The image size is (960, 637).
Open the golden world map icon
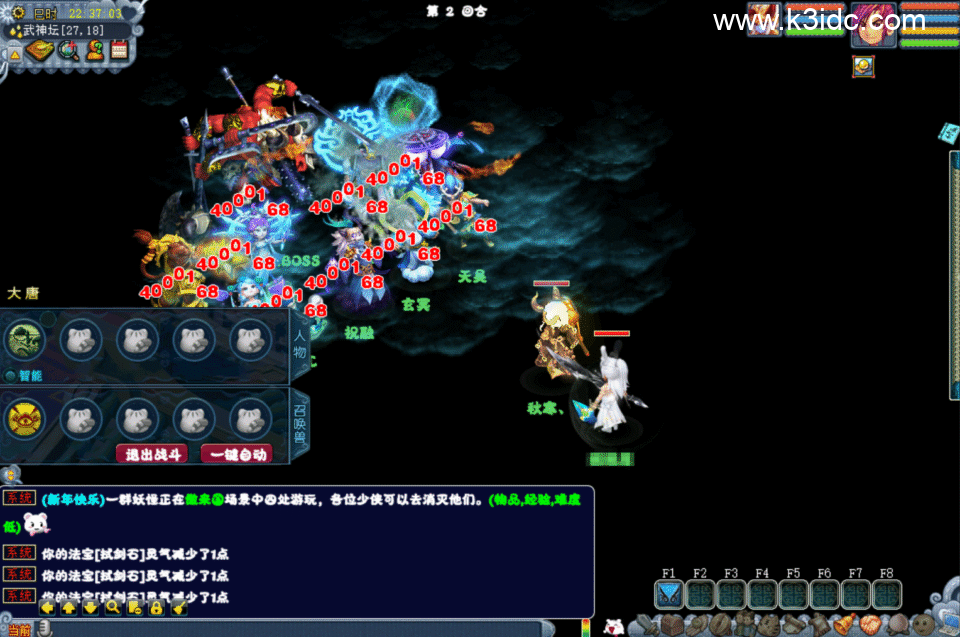(40, 50)
